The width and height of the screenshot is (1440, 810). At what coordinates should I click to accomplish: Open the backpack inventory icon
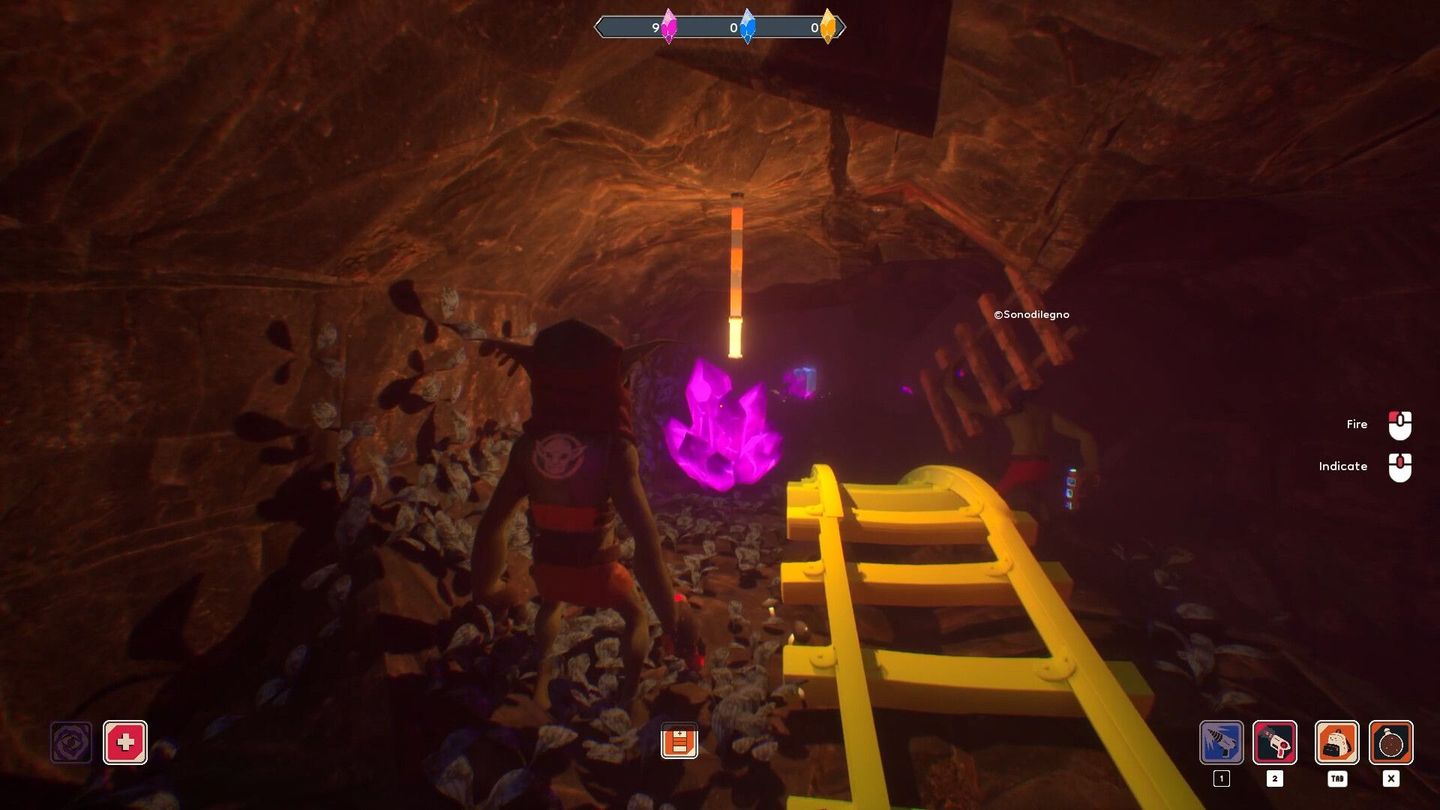(1336, 743)
